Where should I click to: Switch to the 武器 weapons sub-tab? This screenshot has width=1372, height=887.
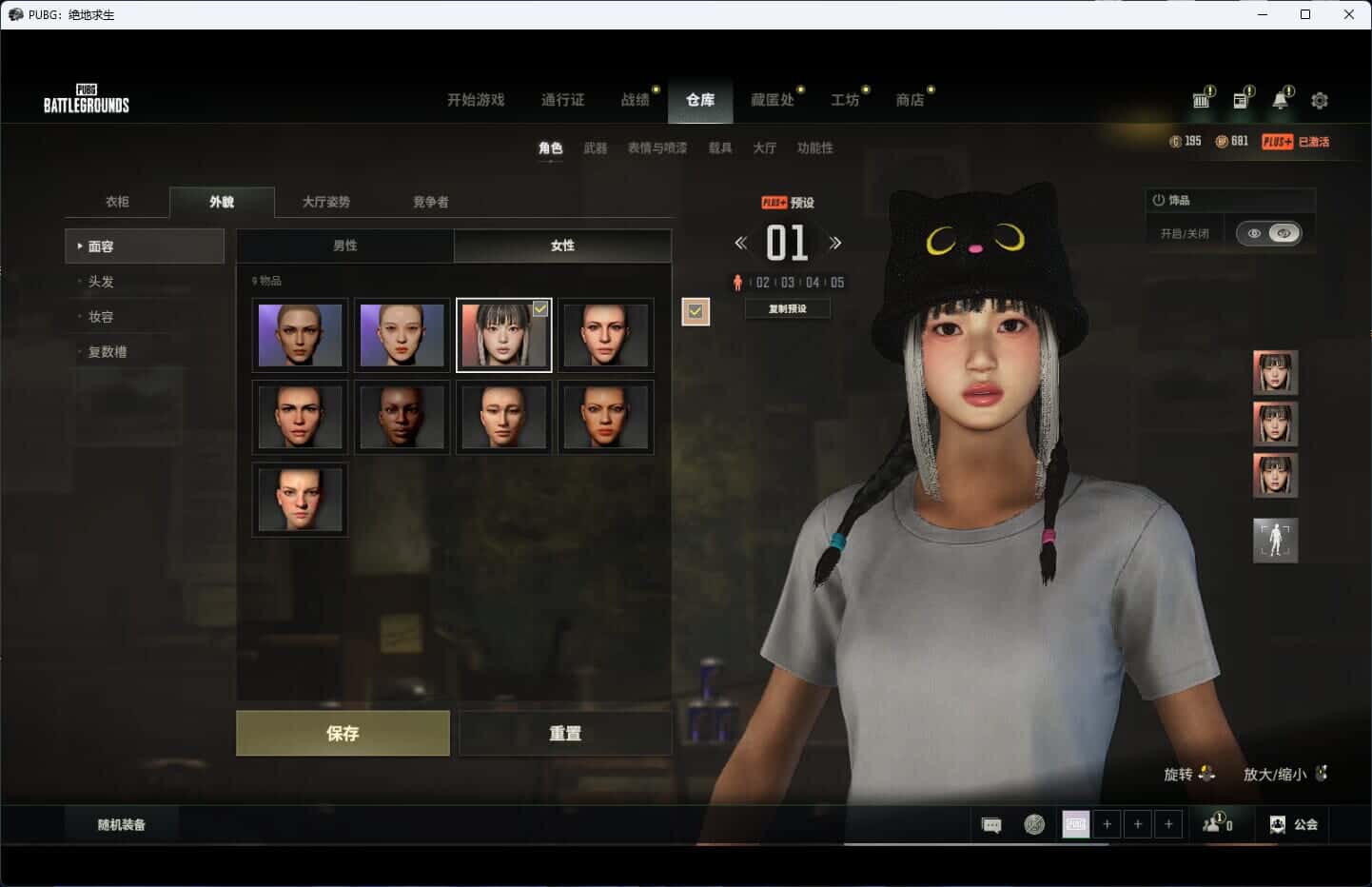[x=596, y=148]
